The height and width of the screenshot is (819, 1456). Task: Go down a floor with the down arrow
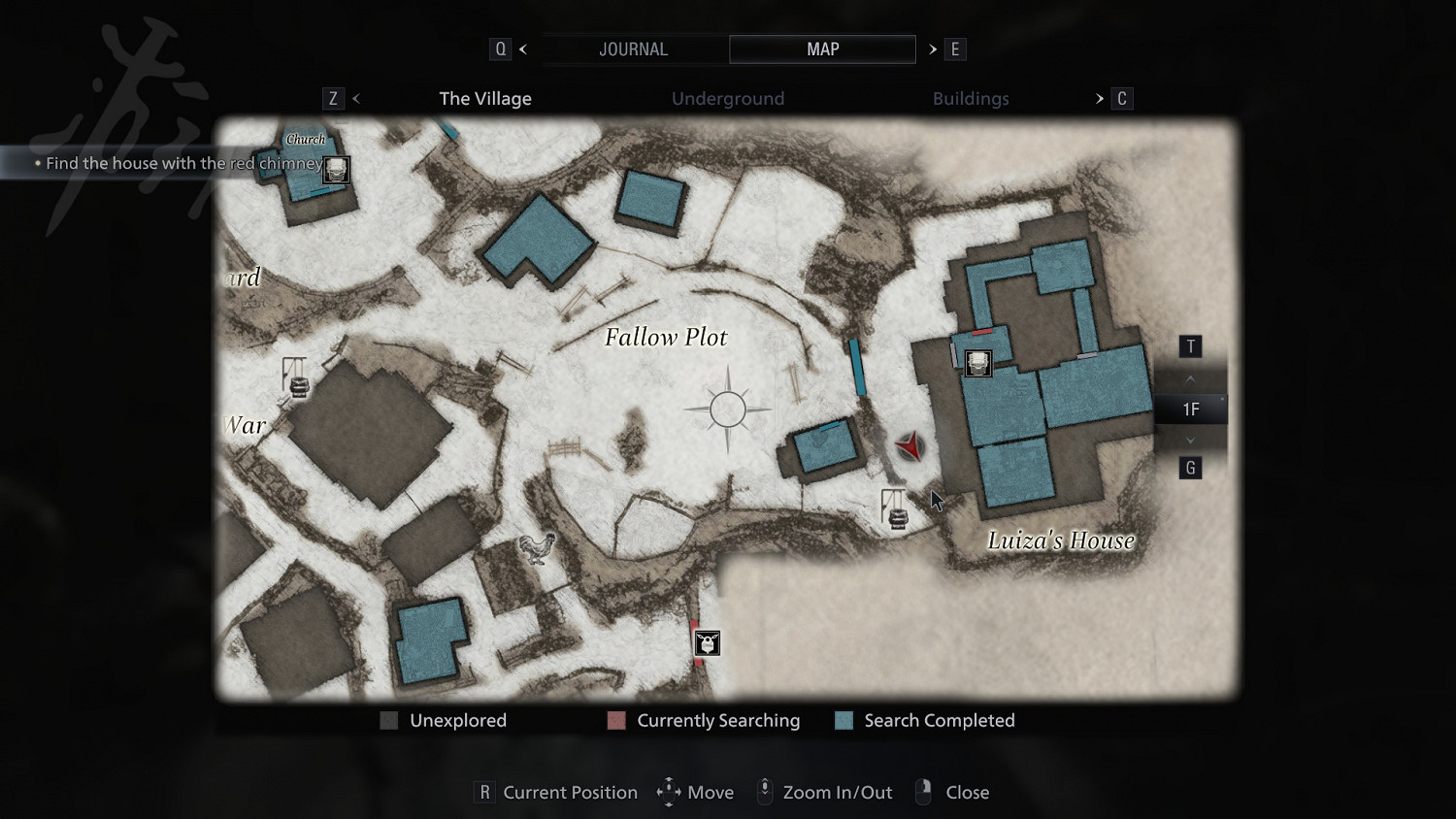tap(1191, 441)
